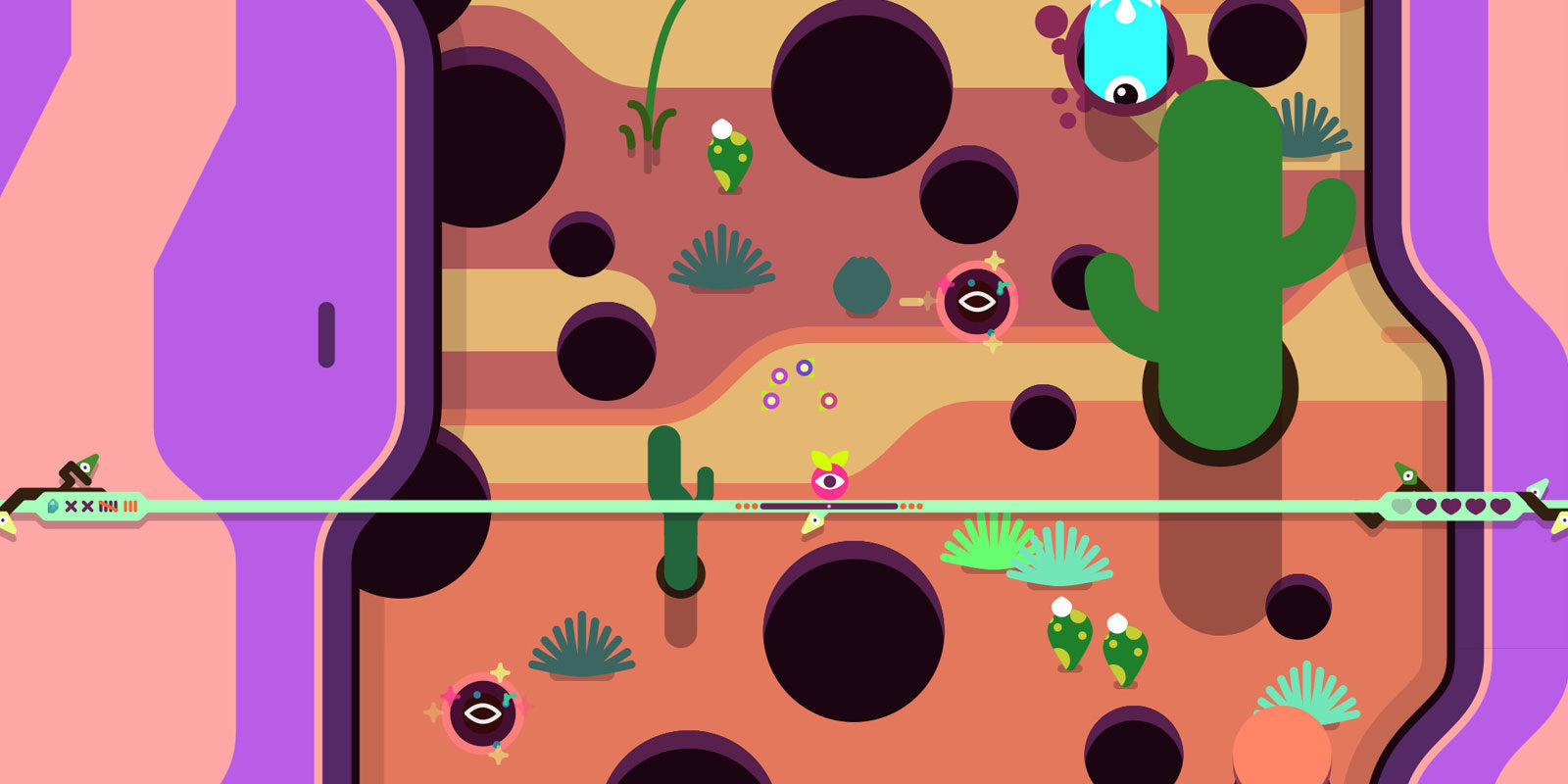Toggle the first X marker on the left HUD
The height and width of the screenshot is (784, 1568).
tap(70, 506)
